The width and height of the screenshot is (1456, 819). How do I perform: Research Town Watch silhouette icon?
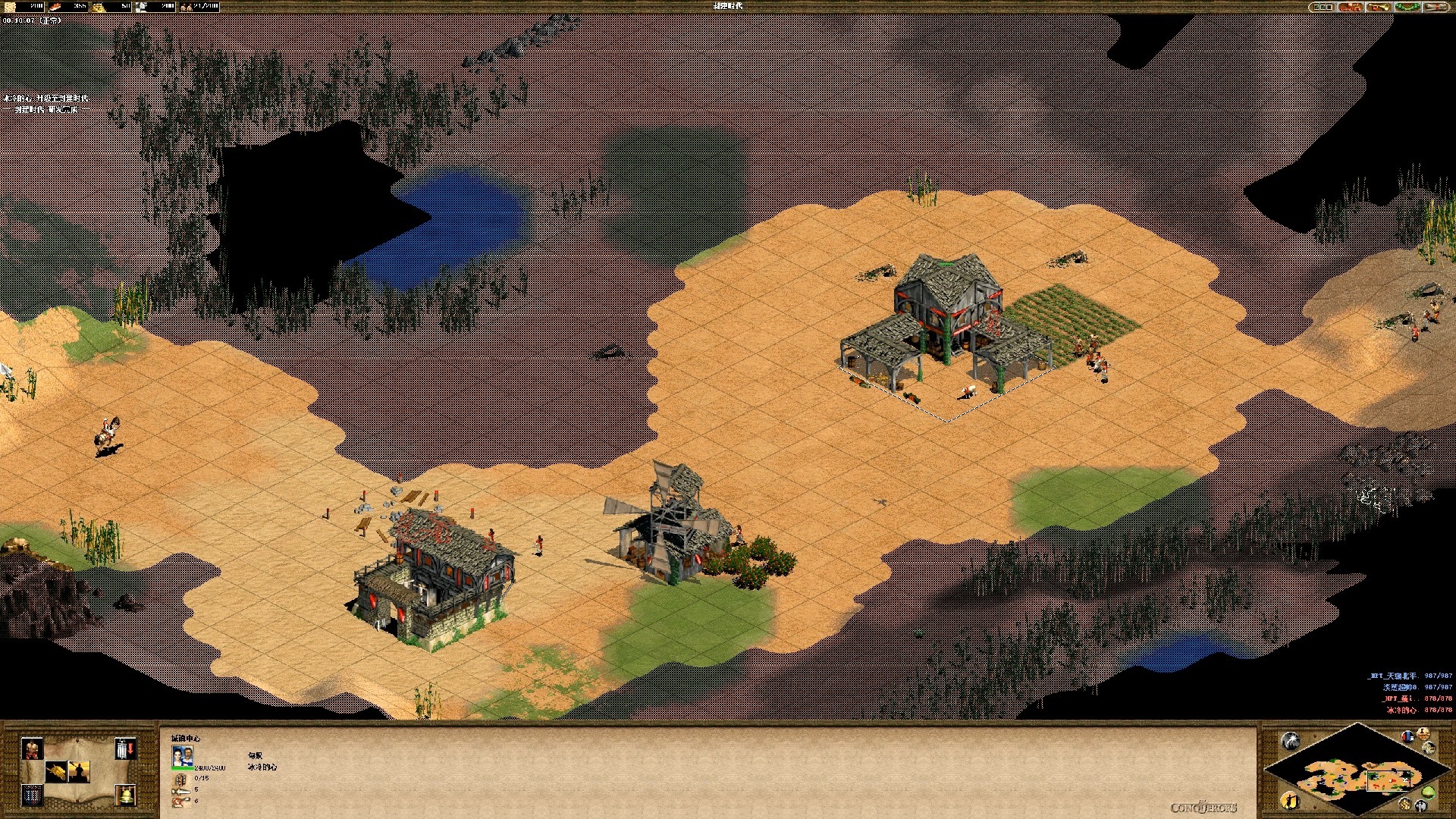tap(79, 772)
